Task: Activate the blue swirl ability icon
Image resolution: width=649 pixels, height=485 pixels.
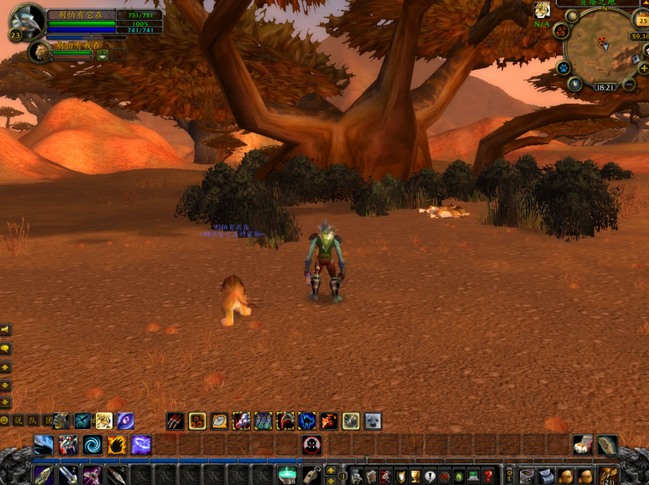Action: 92,444
